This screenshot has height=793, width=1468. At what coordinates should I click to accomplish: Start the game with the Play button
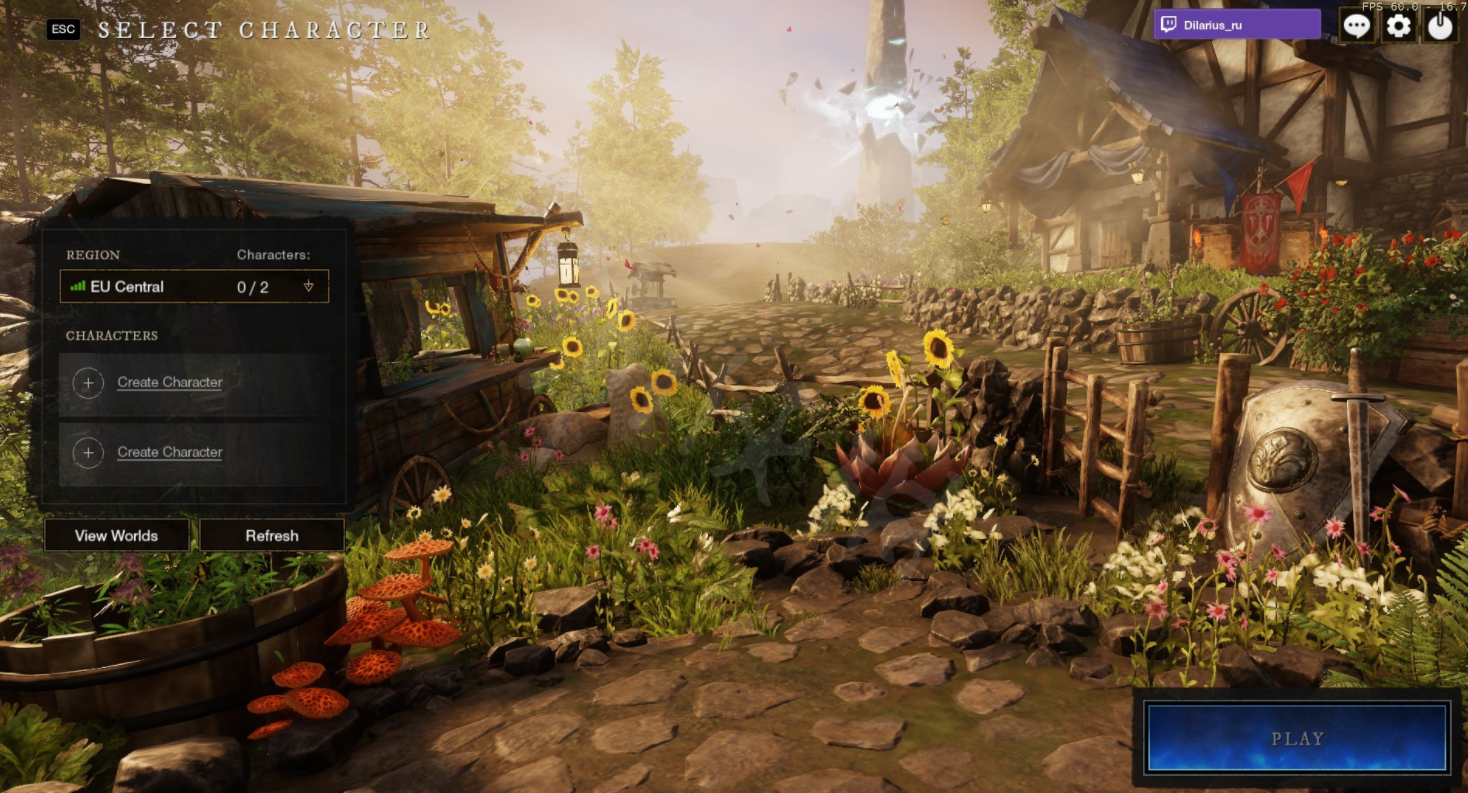tap(1297, 738)
